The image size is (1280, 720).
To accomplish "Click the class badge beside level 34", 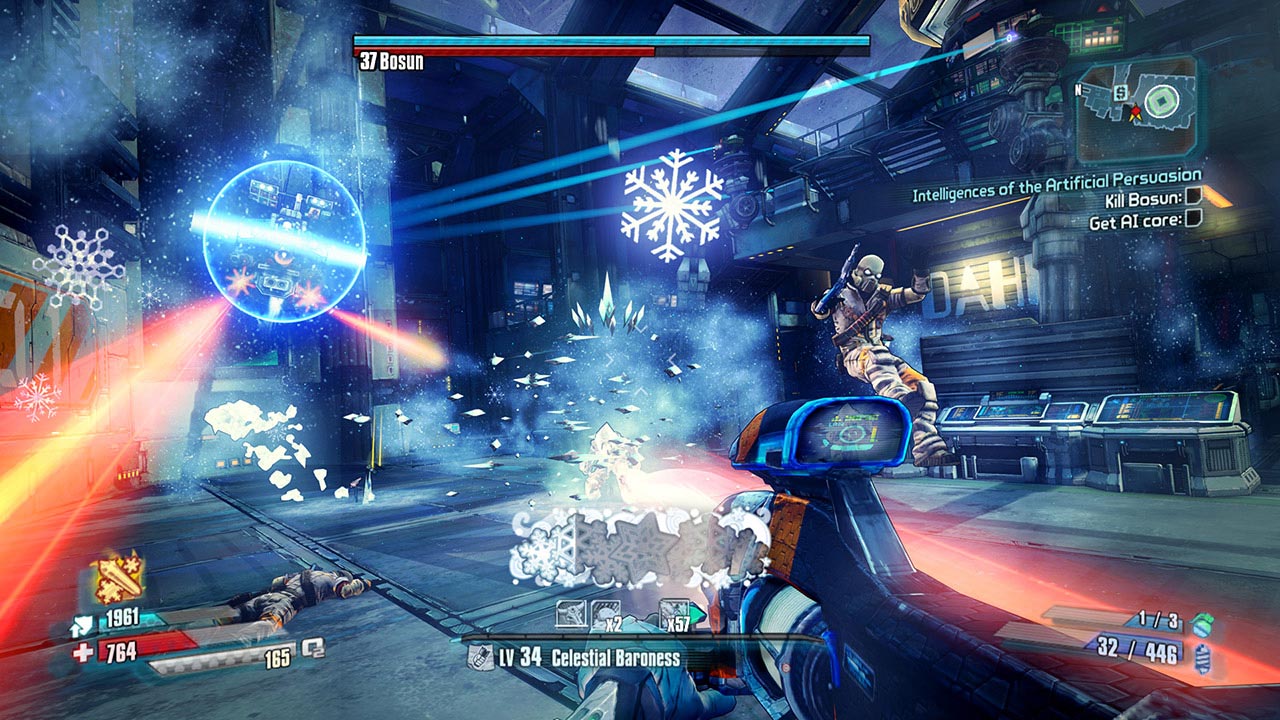I will click(x=480, y=657).
